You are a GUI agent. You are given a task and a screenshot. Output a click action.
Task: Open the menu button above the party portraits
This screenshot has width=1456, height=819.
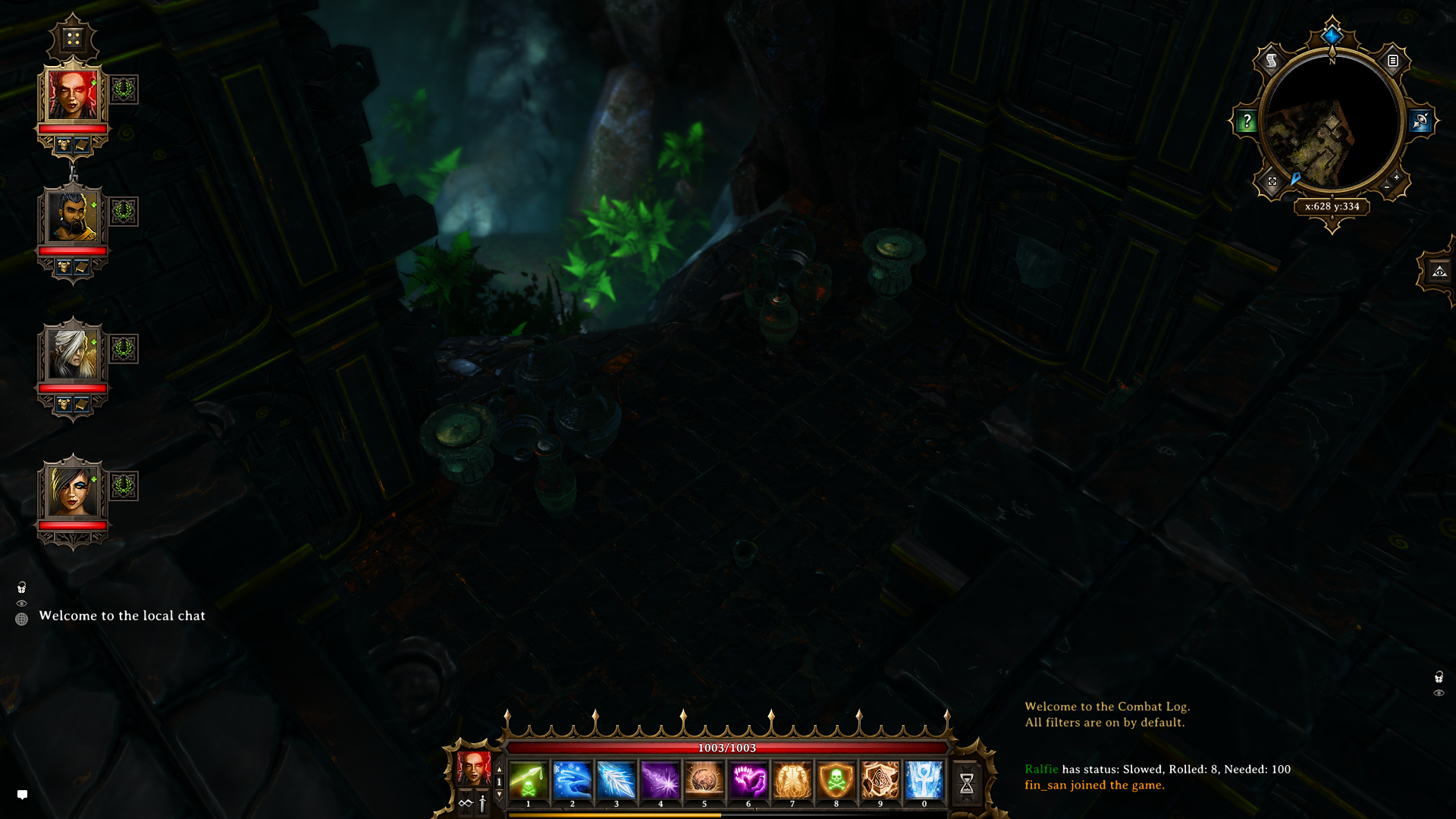click(x=73, y=38)
